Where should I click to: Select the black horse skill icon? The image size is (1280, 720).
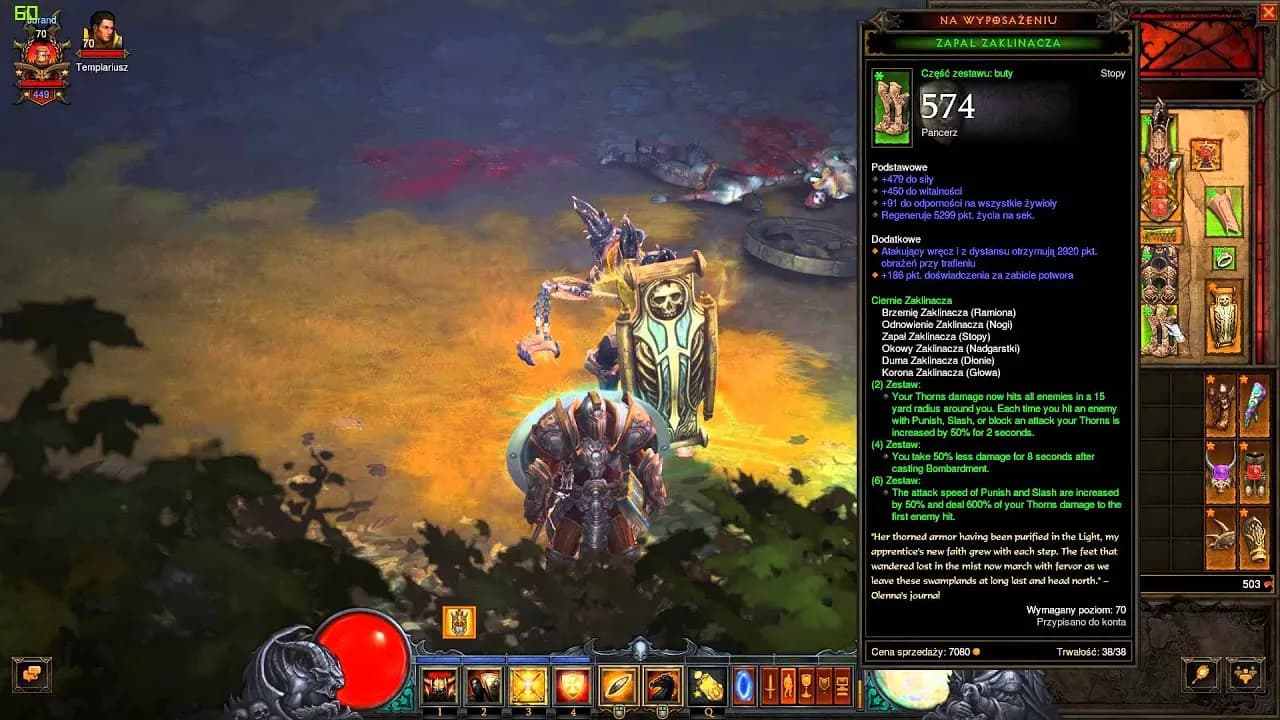coord(662,686)
